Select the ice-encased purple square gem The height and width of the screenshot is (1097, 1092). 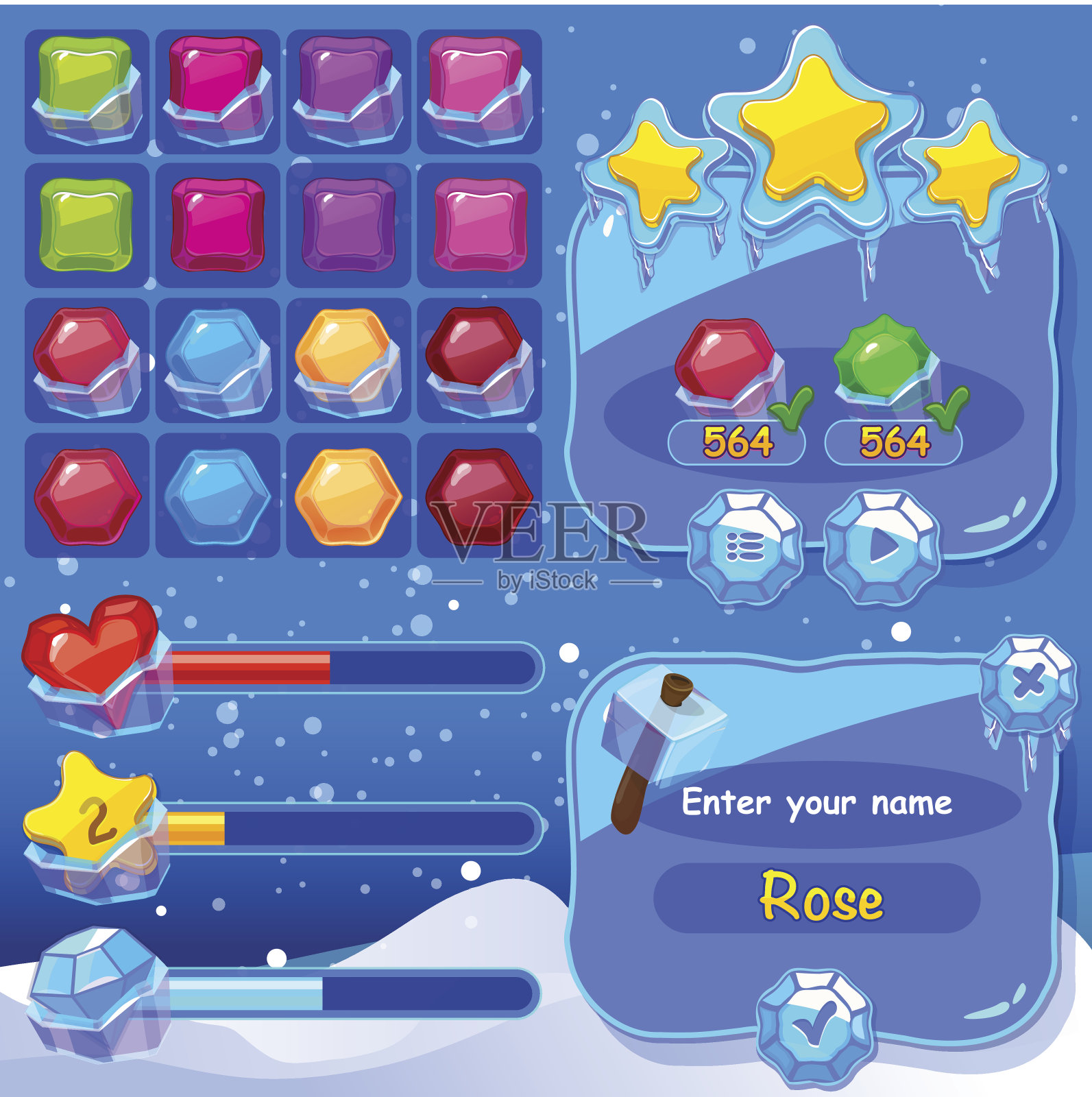[x=348, y=91]
